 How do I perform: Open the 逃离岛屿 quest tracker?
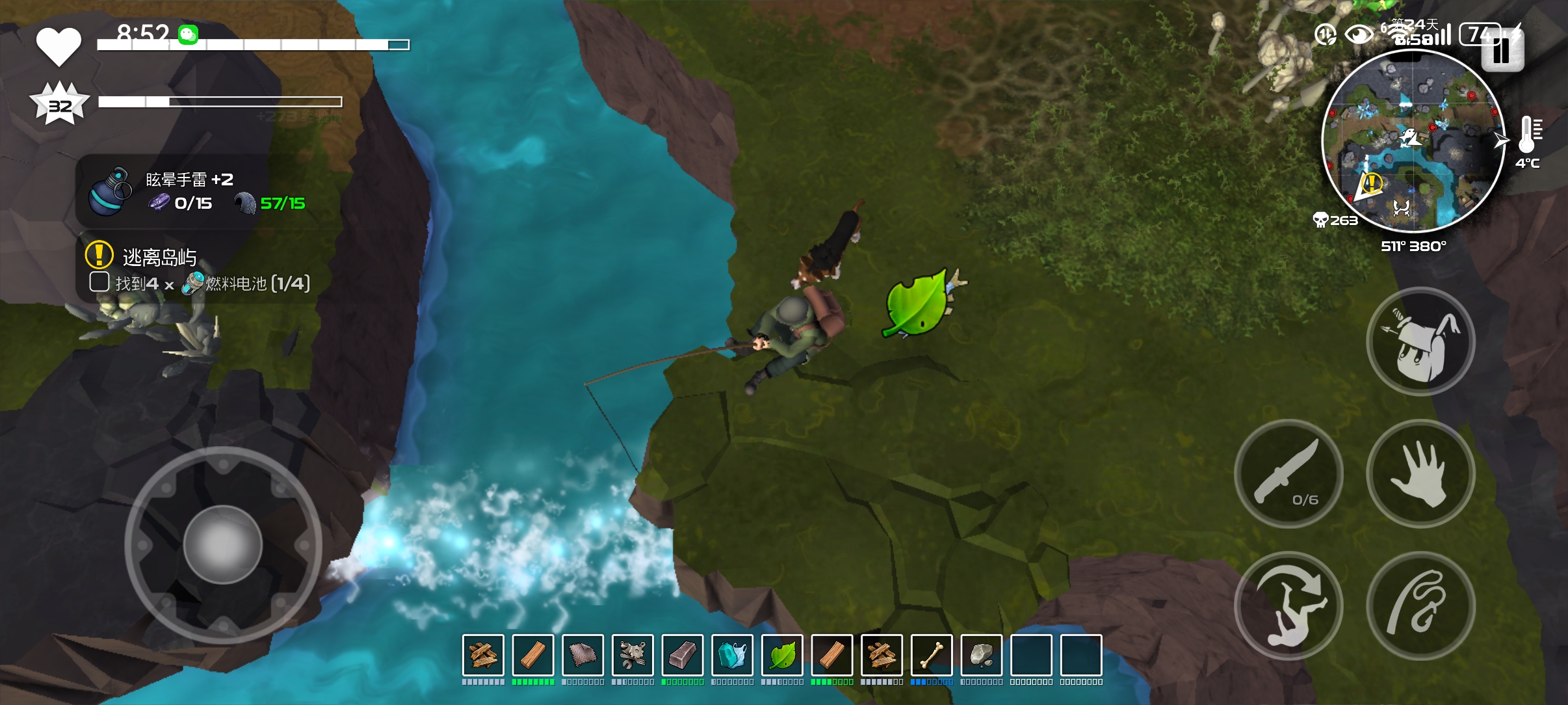pos(159,257)
